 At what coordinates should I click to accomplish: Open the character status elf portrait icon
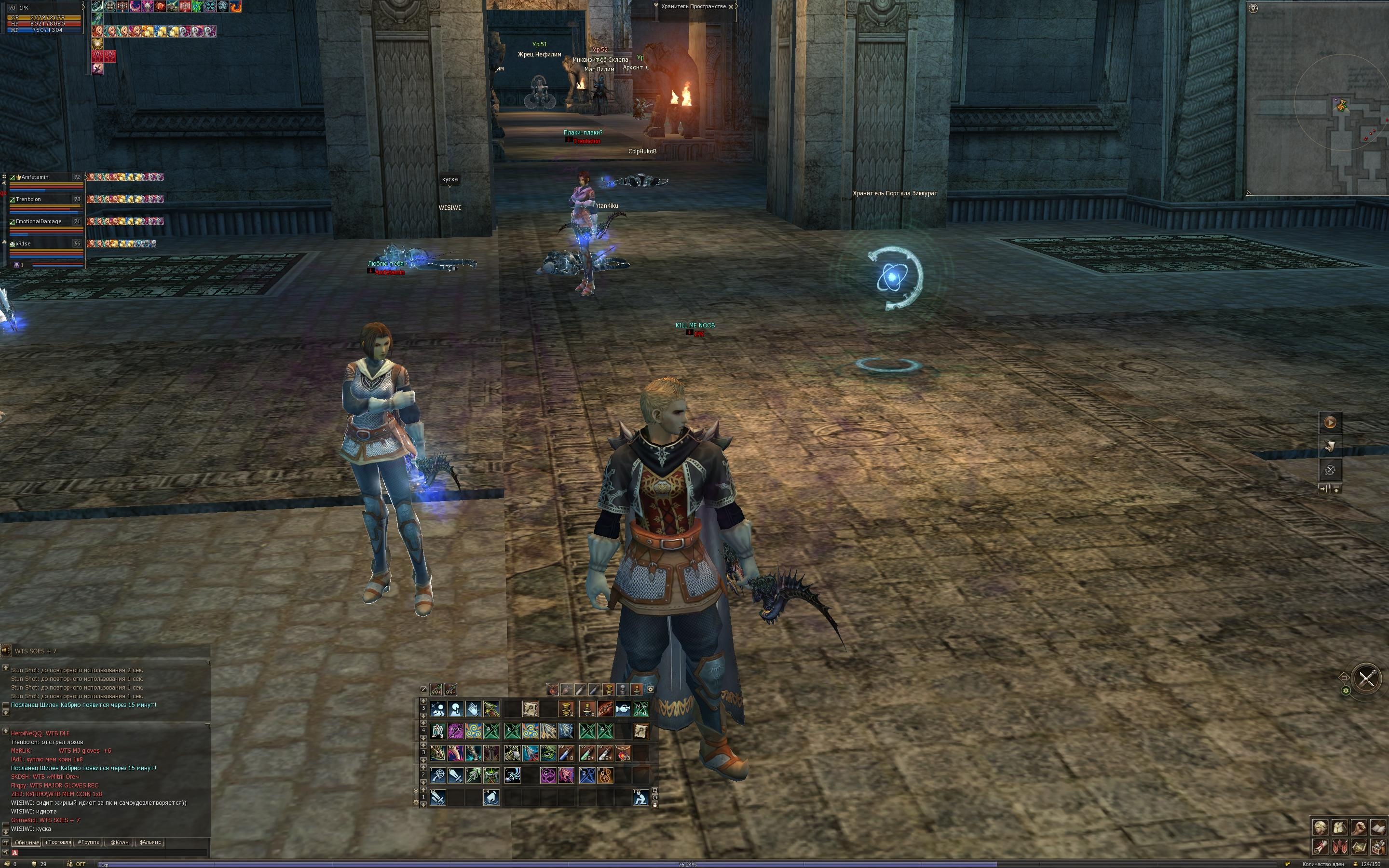(1320, 827)
